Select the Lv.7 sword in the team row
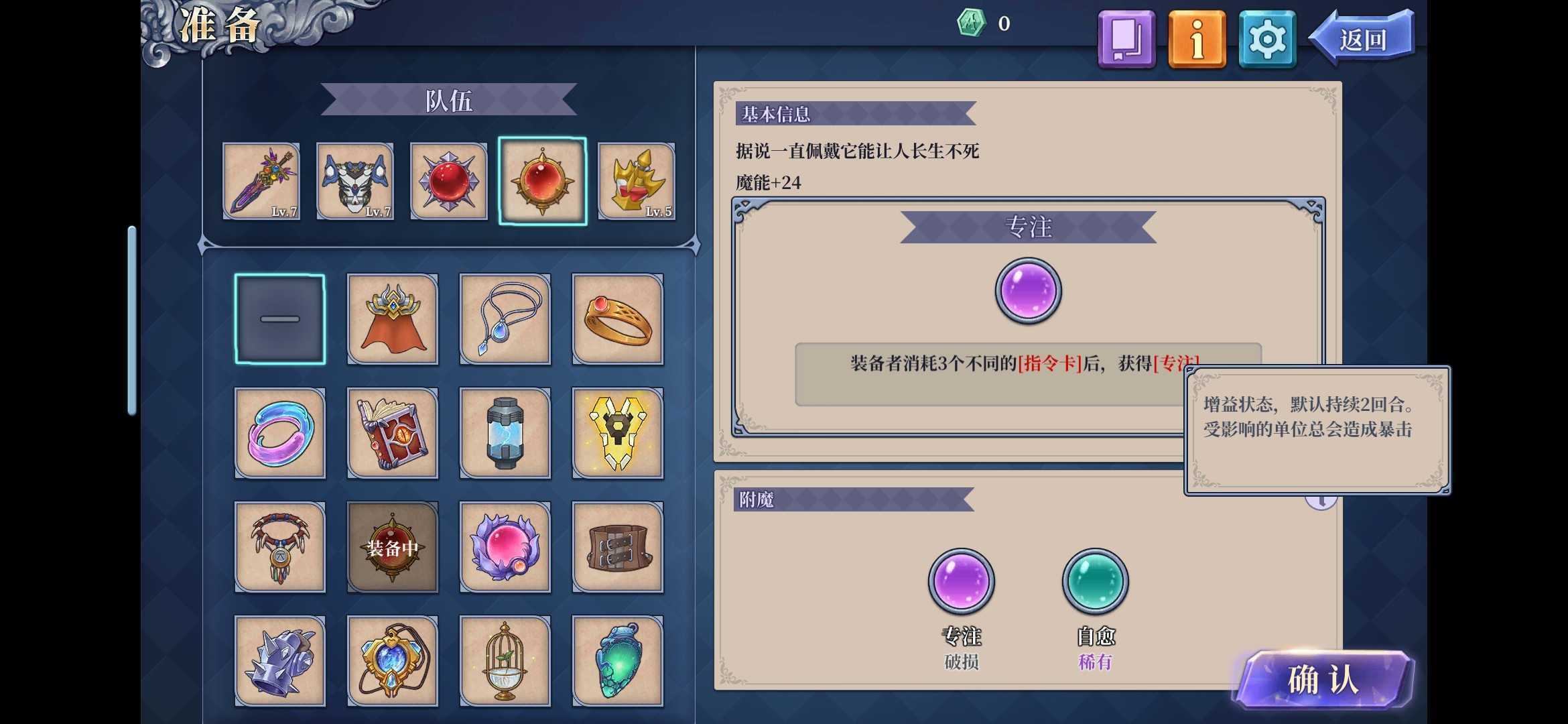The image size is (1568, 724). (261, 181)
